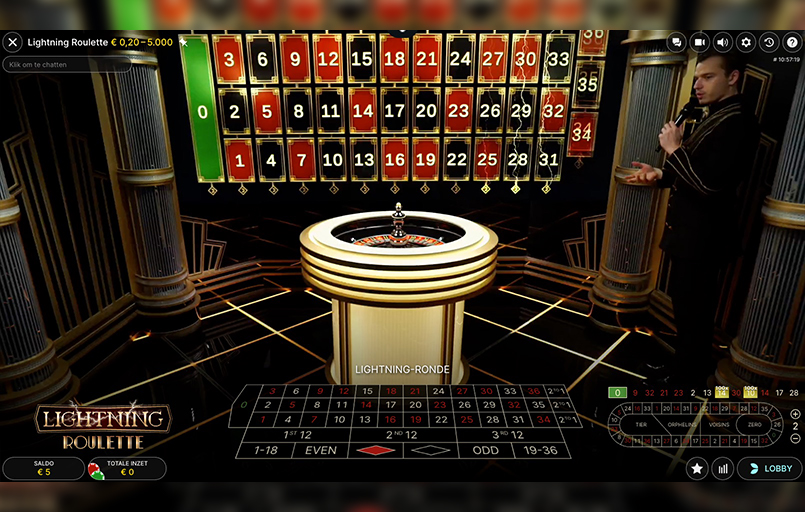805x512 pixels.
Task: Open the help question mark button
Action: 792,42
